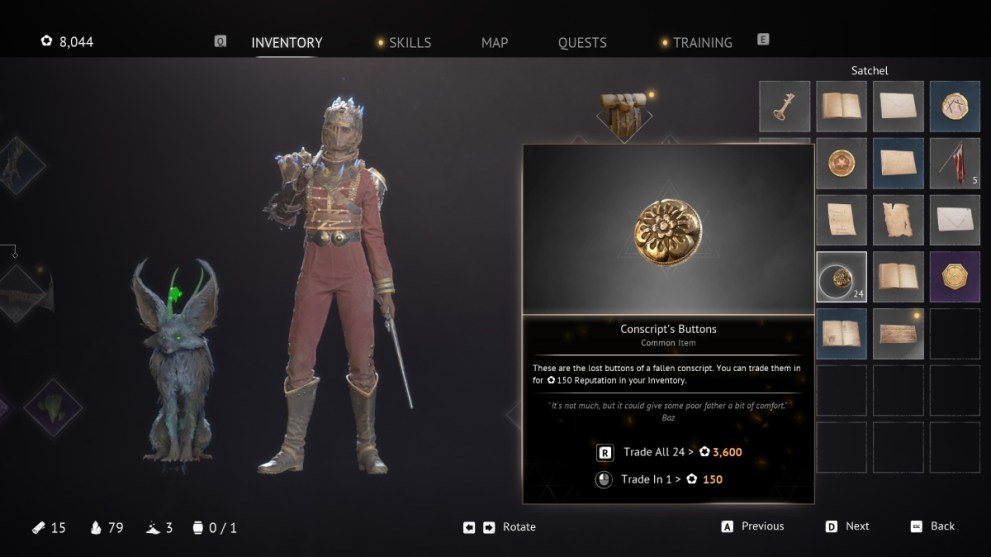Click the Back option
991x557 pixels.
(942, 526)
